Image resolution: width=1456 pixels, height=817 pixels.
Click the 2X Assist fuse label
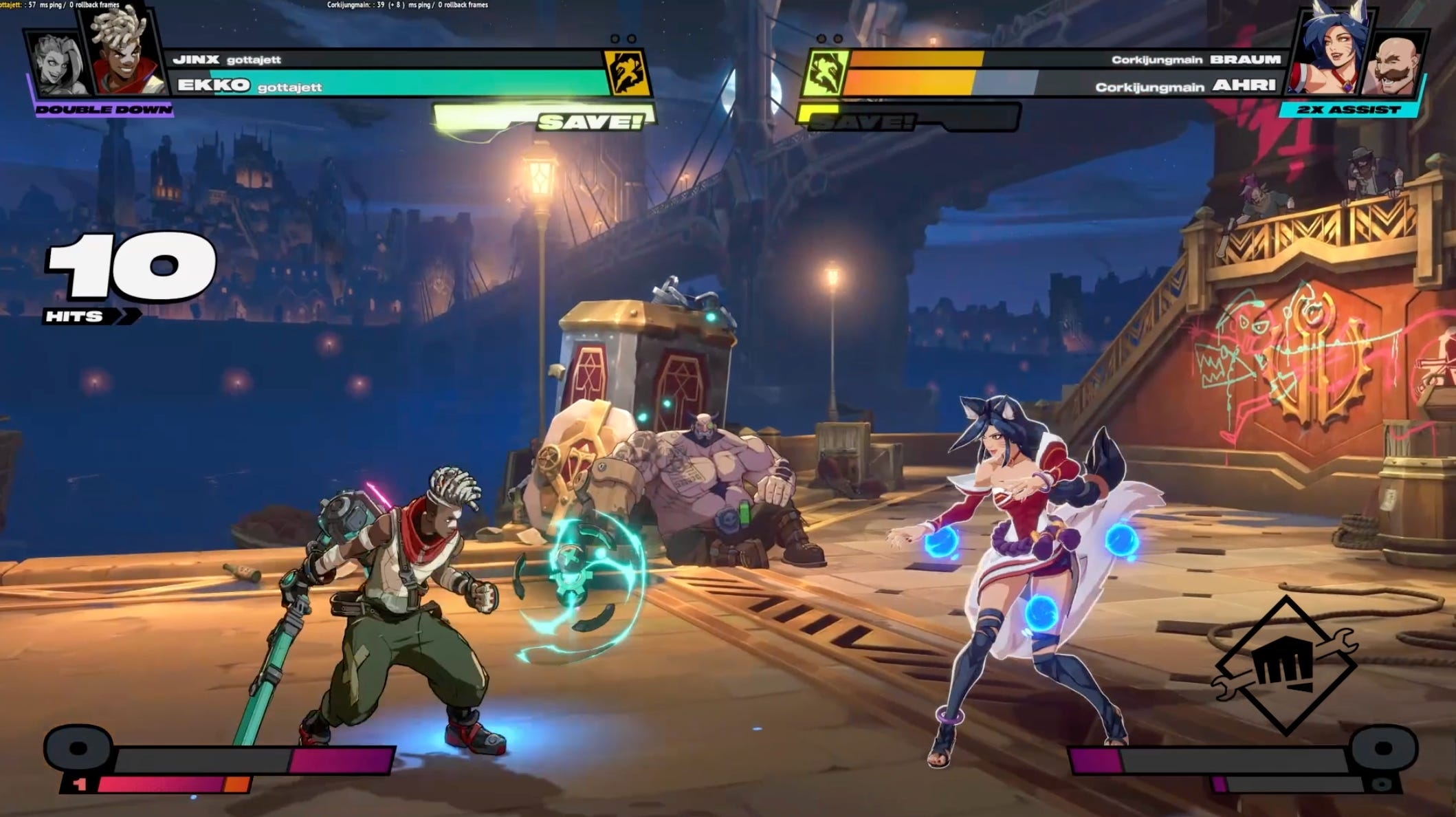click(x=1349, y=109)
